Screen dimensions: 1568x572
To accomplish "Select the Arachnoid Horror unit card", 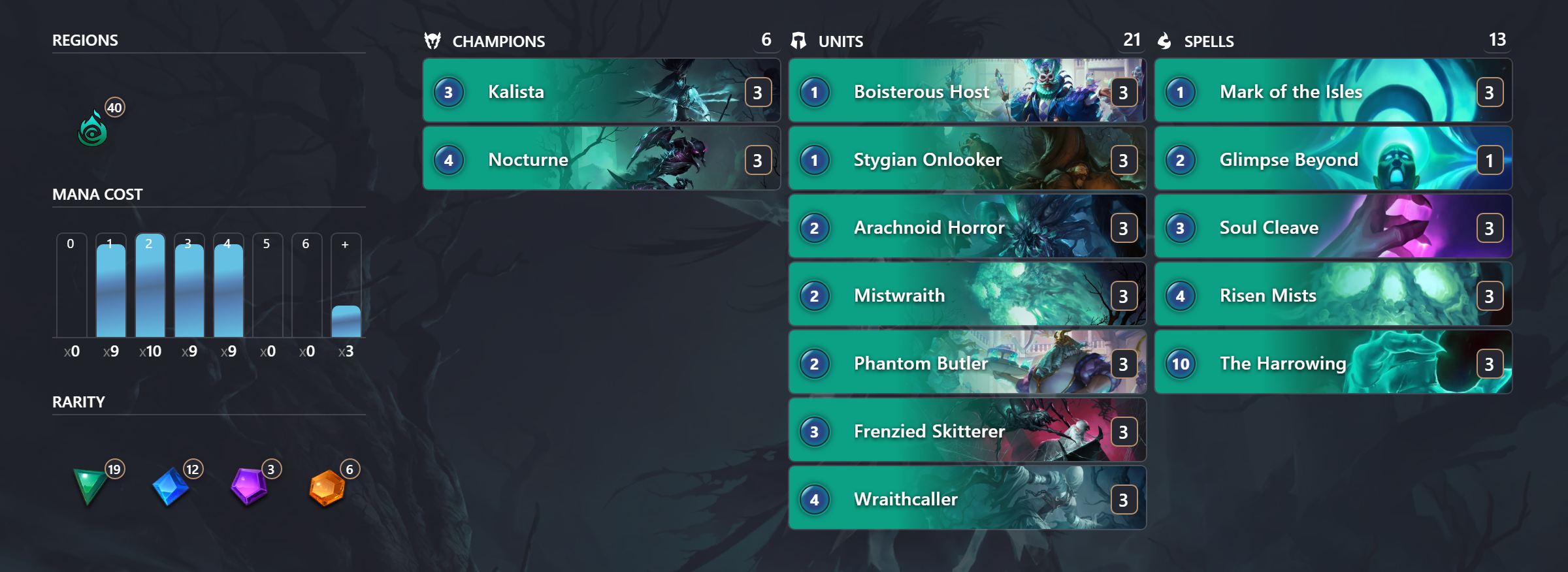I will point(967,227).
